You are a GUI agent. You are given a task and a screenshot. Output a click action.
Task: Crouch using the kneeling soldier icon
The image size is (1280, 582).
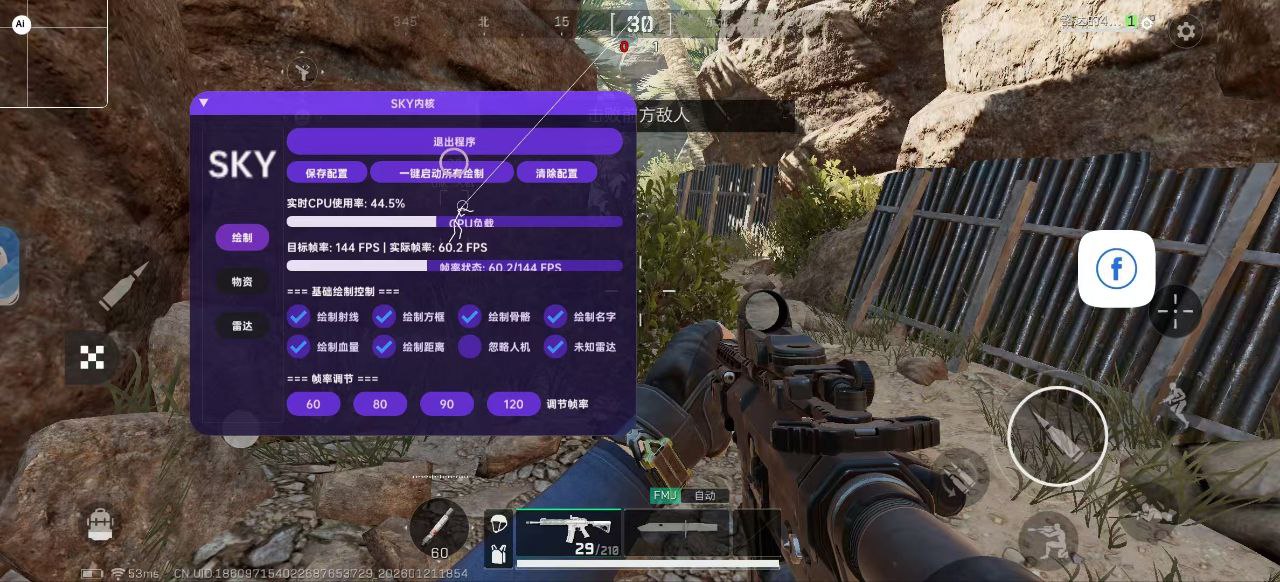(x=1047, y=534)
